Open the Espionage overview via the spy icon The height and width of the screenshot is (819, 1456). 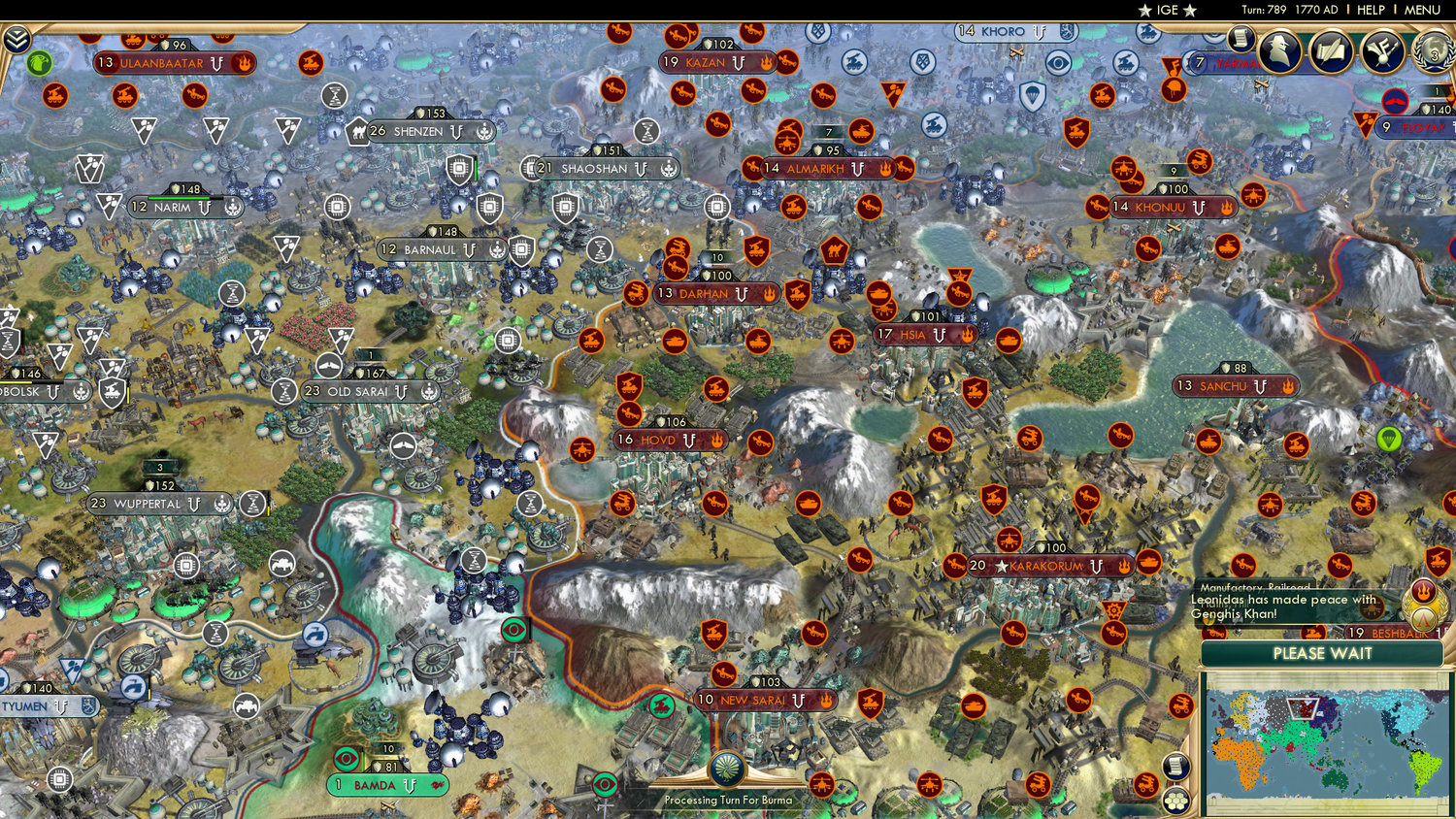coord(1279,53)
